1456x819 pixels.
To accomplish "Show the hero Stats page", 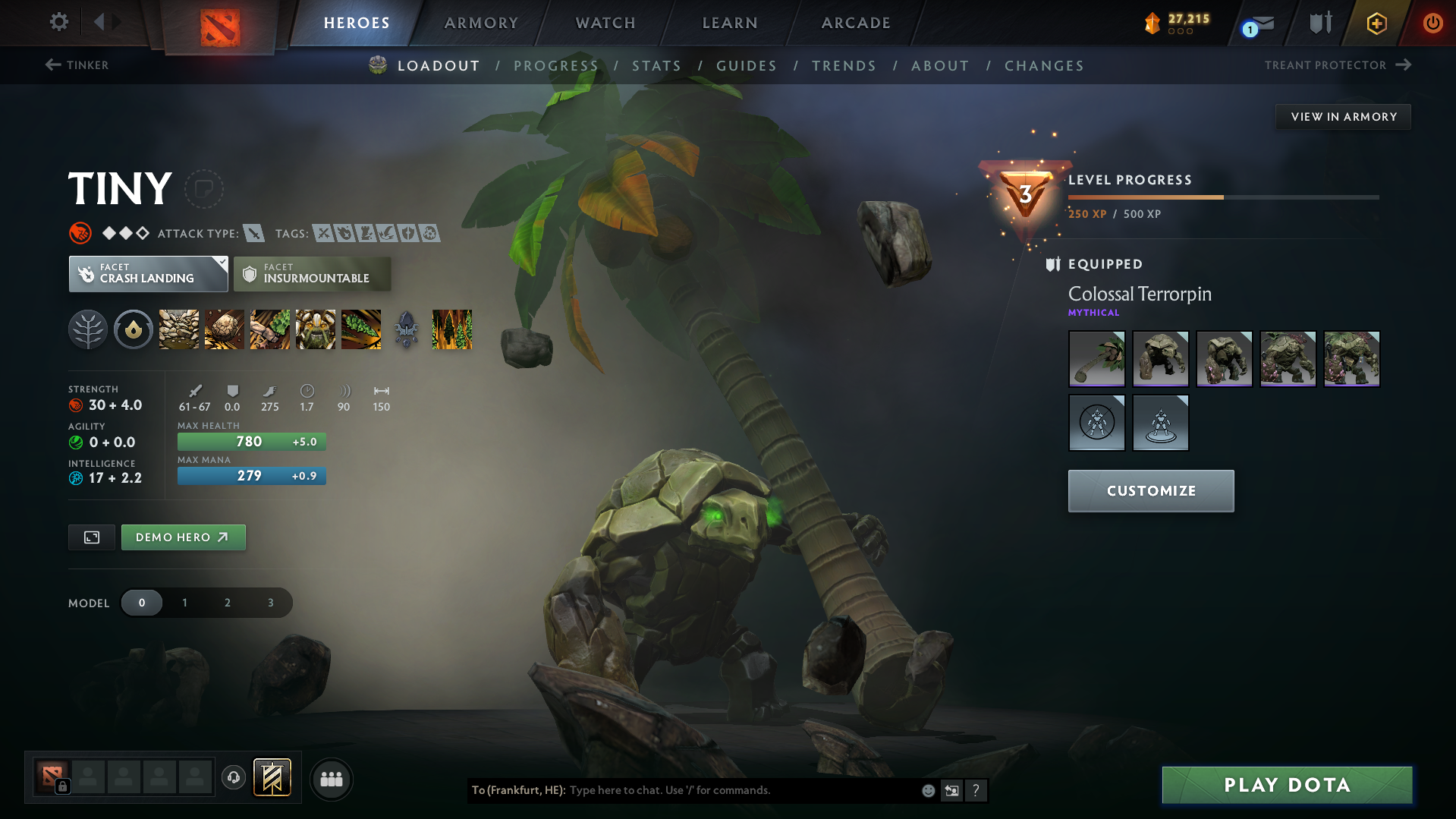I will [656, 66].
